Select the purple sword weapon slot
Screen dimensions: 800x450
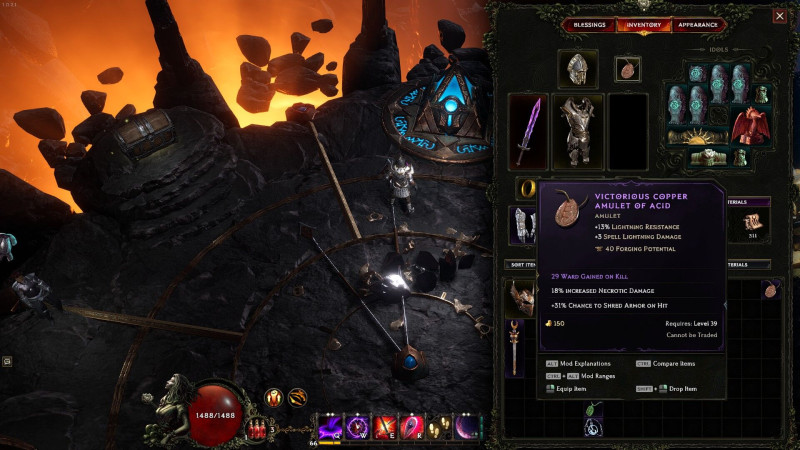[x=529, y=130]
